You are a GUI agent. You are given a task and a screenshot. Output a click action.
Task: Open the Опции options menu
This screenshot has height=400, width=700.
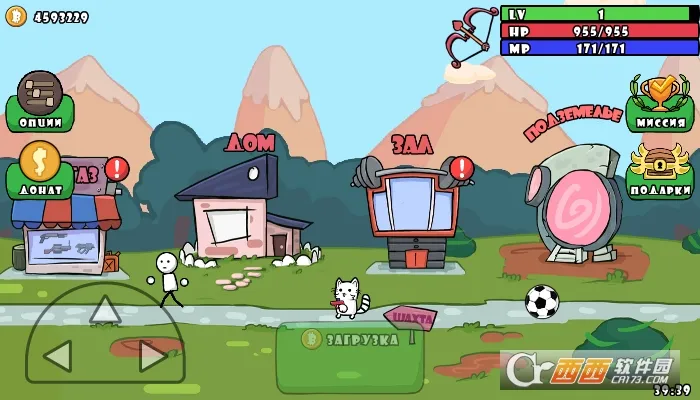coord(40,102)
